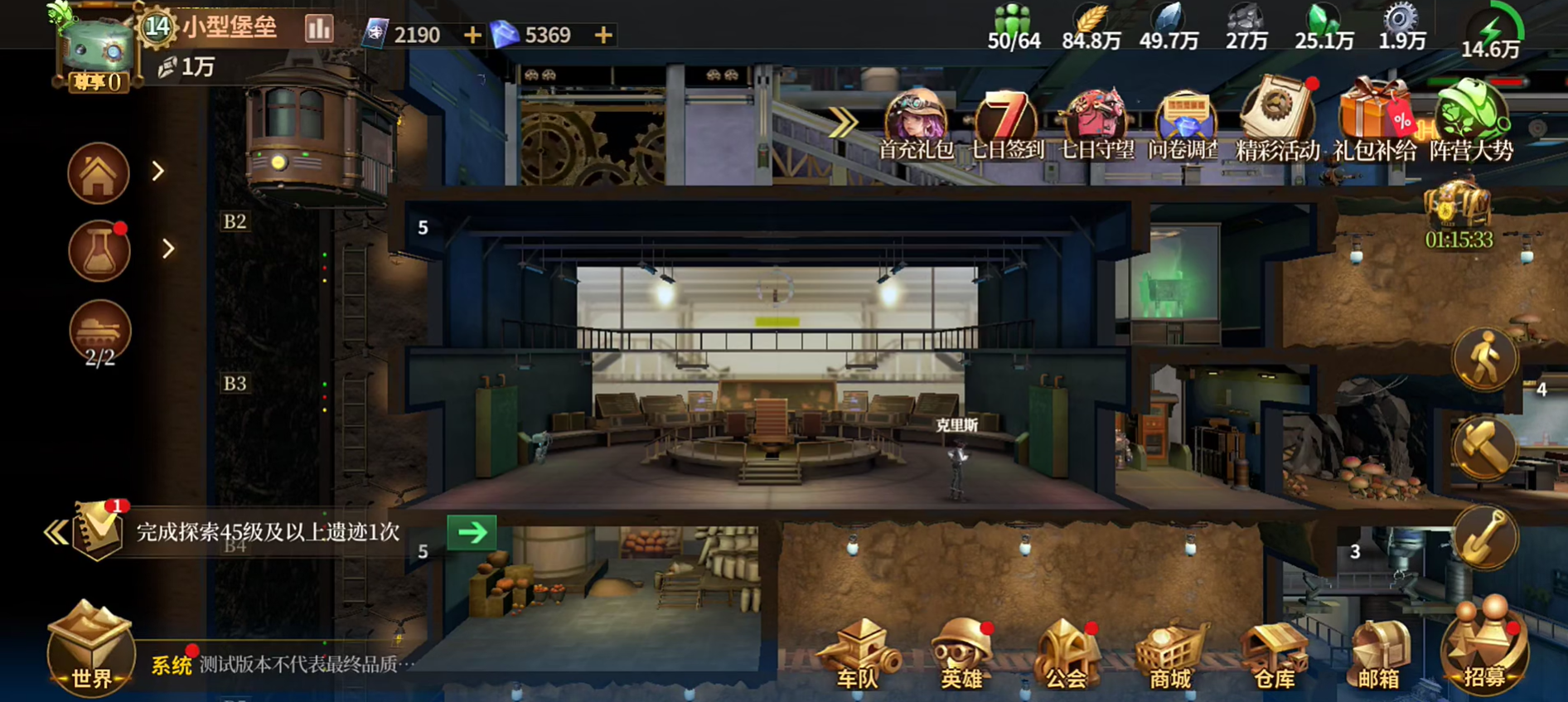This screenshot has height=702, width=1568.
Task: Open the 七日守望 event
Action: (x=1096, y=124)
